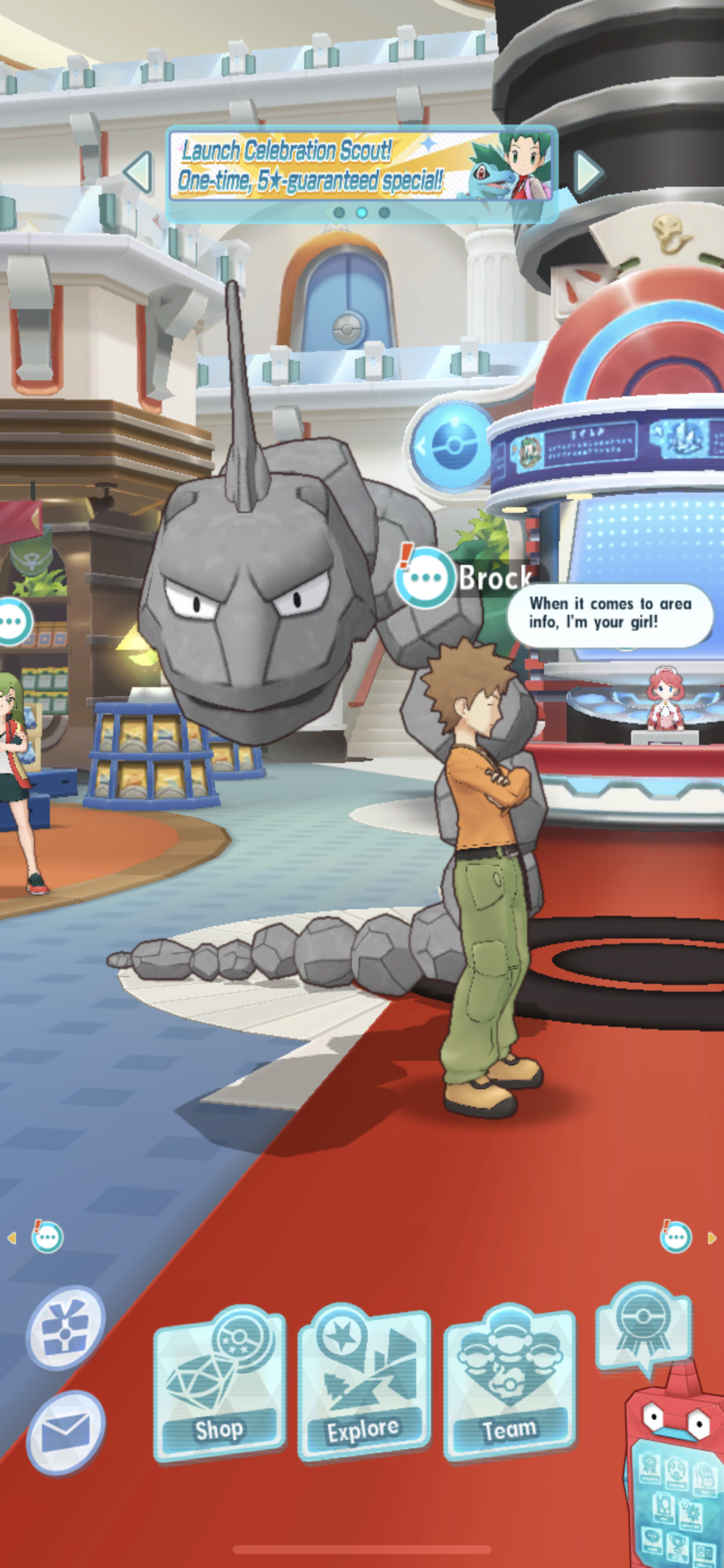Tap the receptionist's area info speech bubble
The image size is (724, 1568).
[610, 614]
